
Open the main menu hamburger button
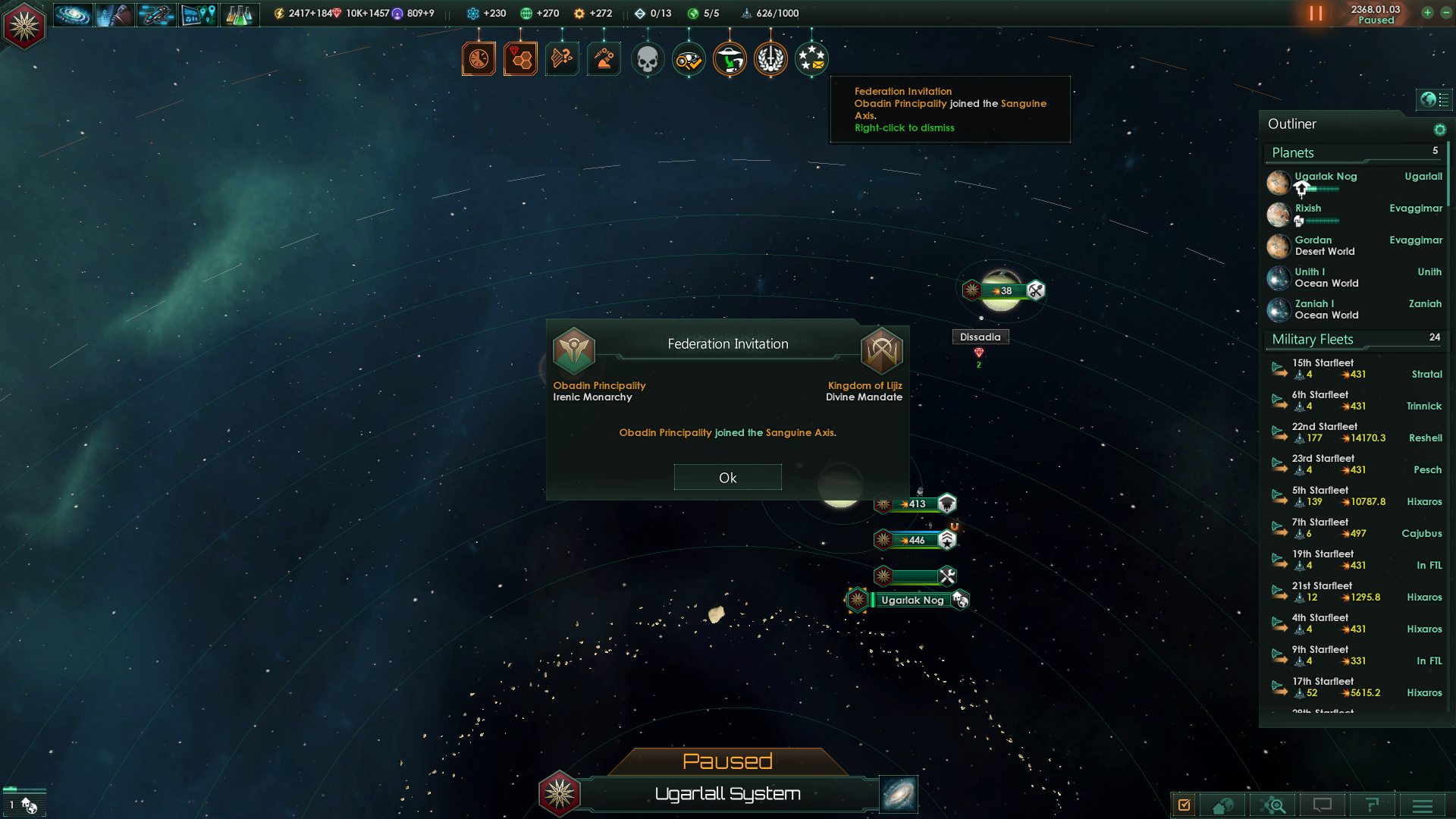coord(1422,805)
